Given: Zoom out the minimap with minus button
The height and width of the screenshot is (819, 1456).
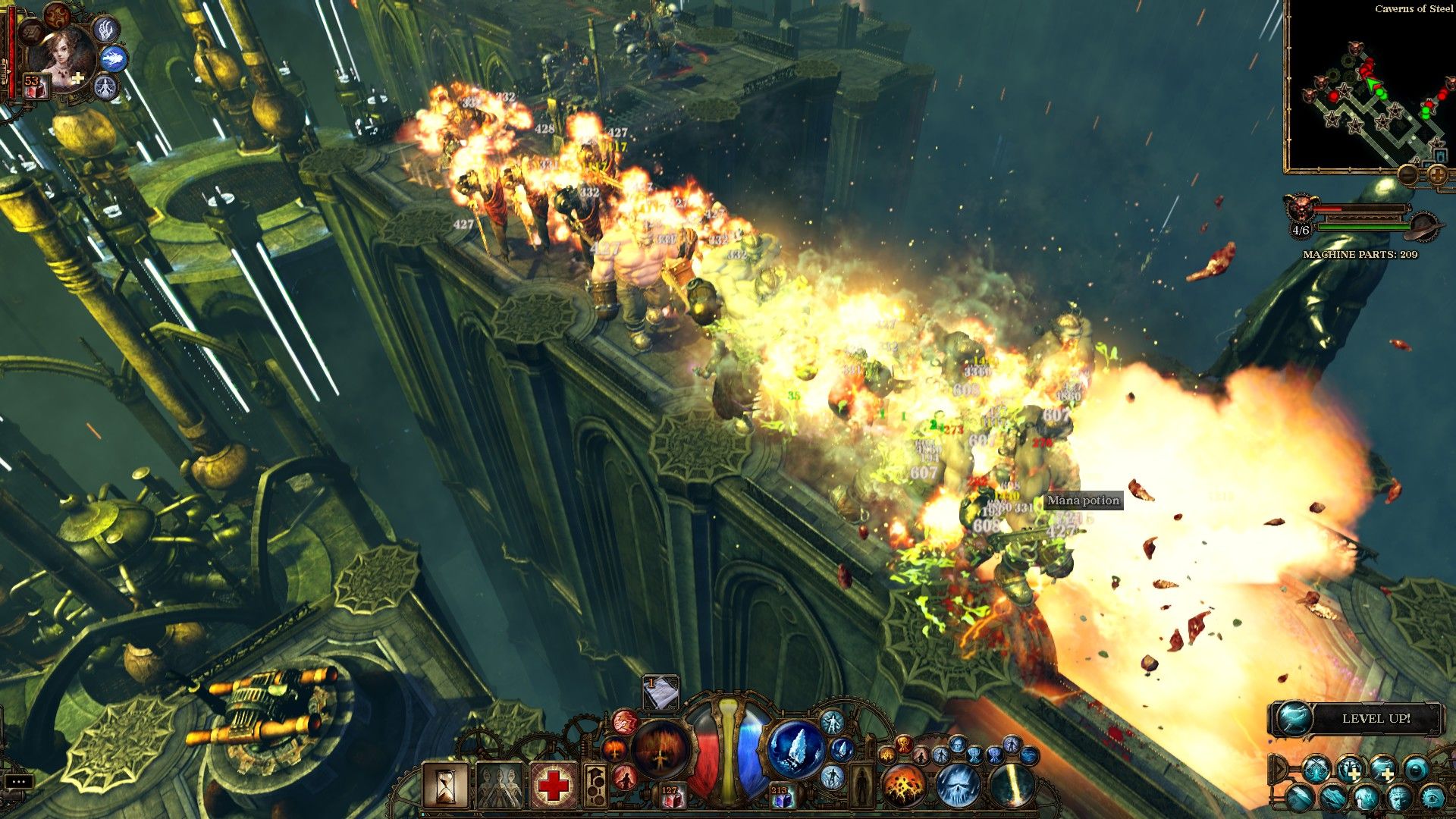Looking at the screenshot, I should (1409, 175).
